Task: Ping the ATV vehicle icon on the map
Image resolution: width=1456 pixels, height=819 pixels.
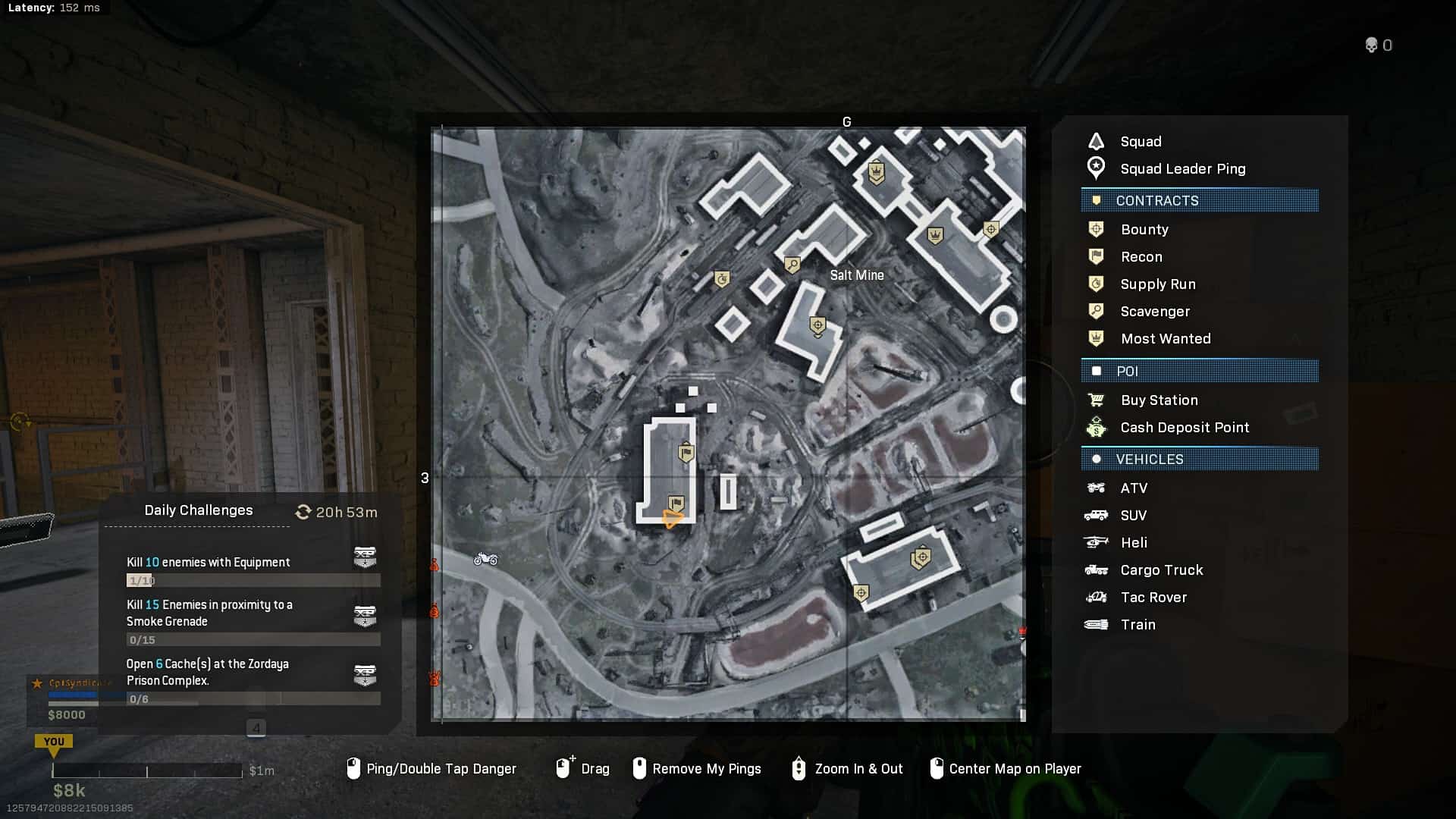Action: click(x=485, y=560)
